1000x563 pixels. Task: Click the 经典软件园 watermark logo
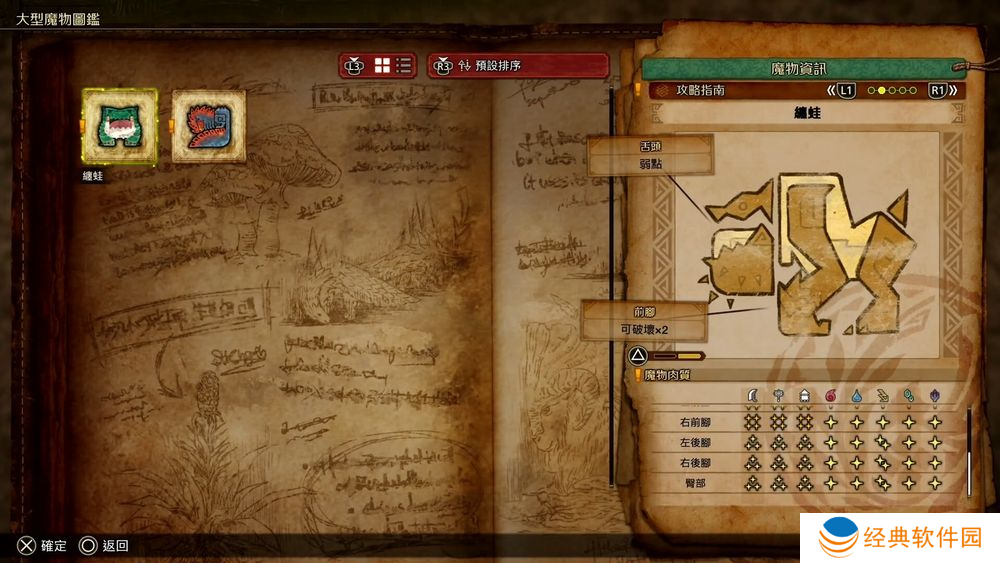(900, 539)
